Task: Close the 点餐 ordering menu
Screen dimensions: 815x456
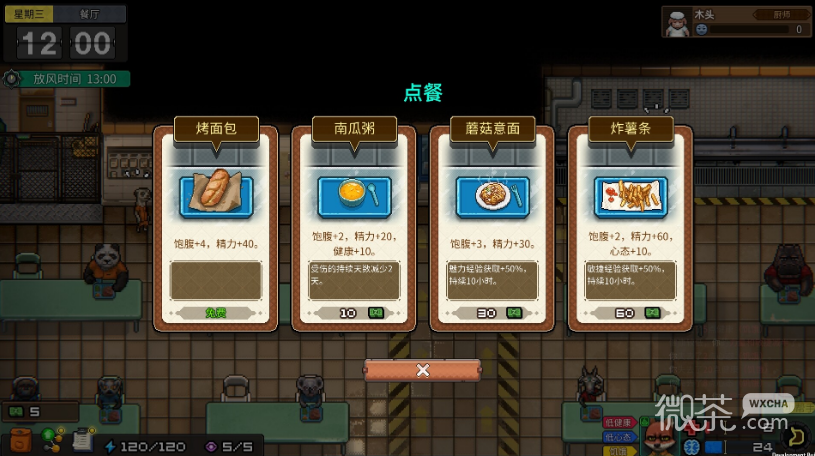Action: coord(422,370)
